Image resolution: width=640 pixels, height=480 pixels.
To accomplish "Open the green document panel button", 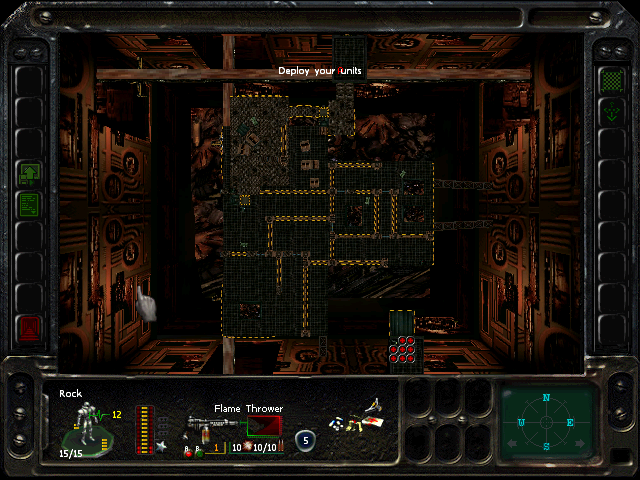I will coord(29,204).
